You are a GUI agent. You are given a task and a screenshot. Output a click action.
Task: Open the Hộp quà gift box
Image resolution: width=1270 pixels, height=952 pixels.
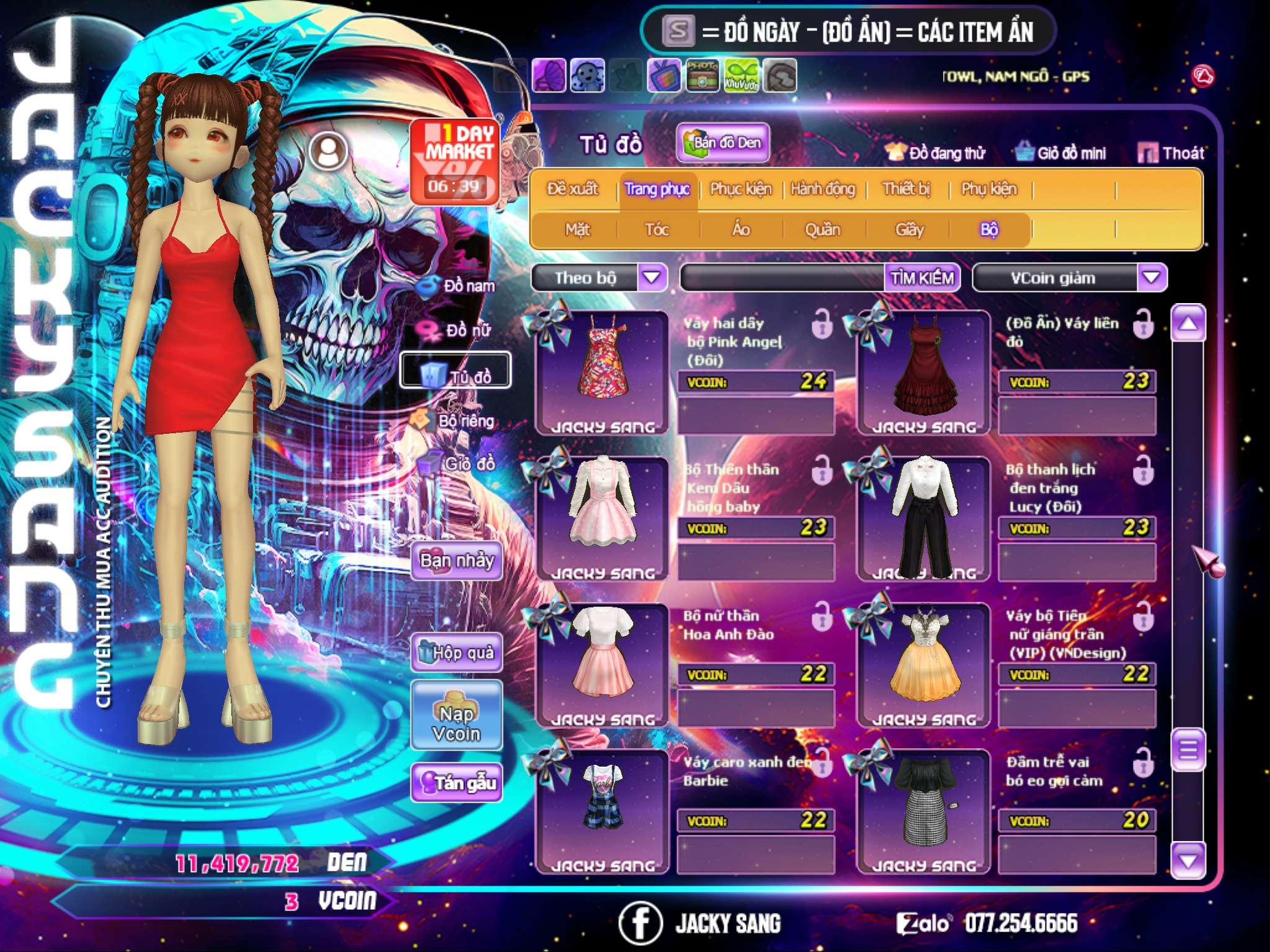tap(457, 653)
